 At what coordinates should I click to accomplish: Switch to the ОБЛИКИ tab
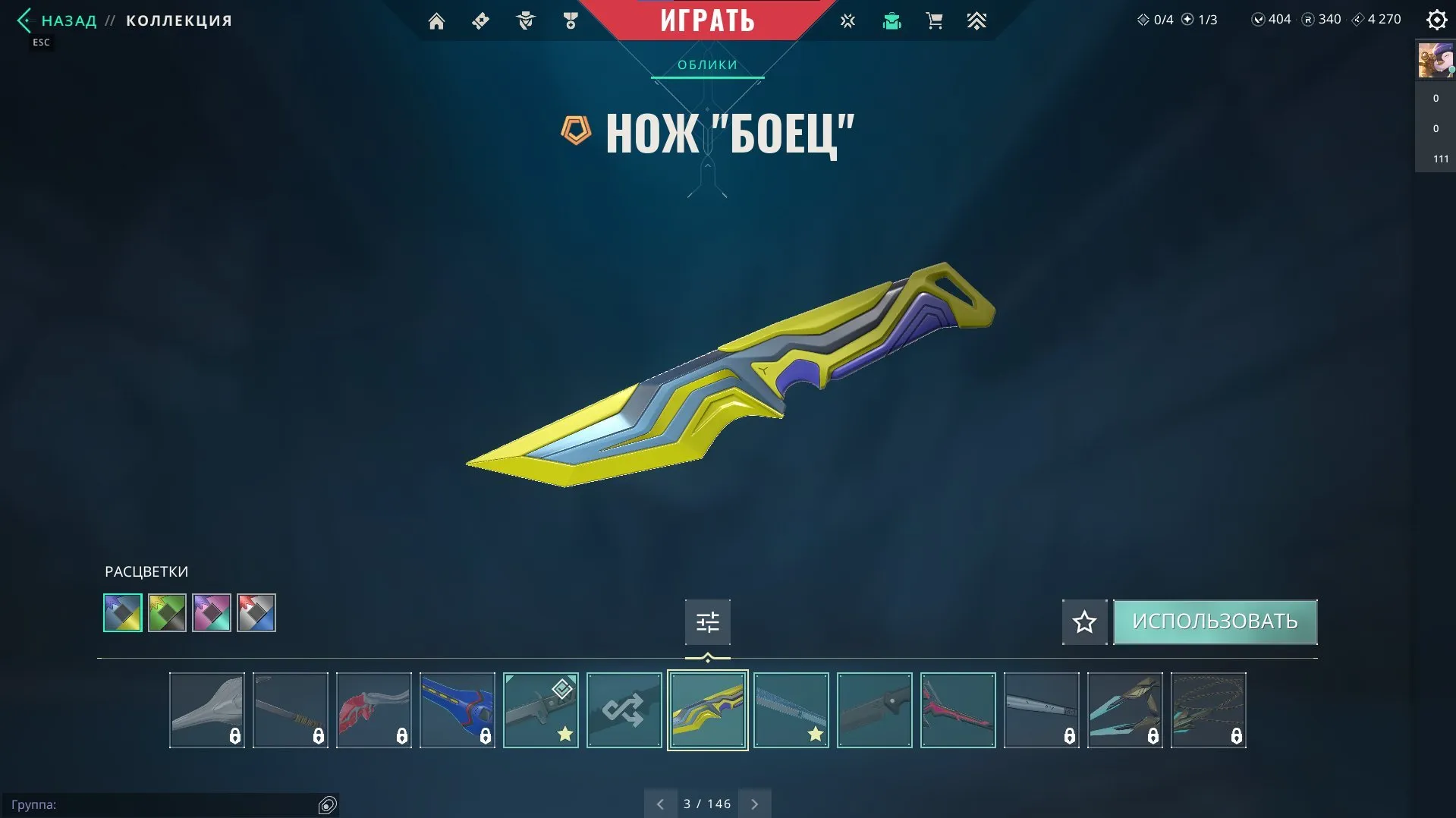pos(706,65)
